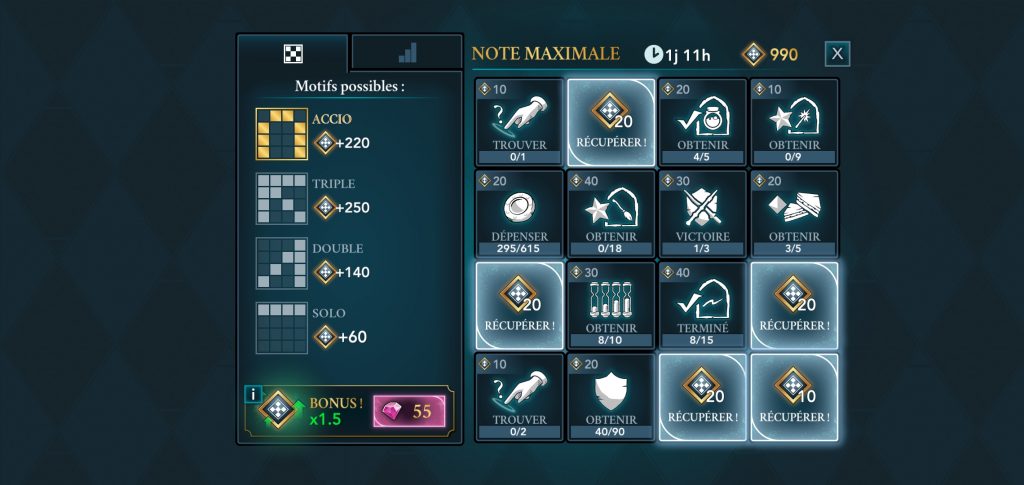Screen dimensions: 1024x485
Task: Select the Trouver 0/2 task tile
Action: (519, 397)
